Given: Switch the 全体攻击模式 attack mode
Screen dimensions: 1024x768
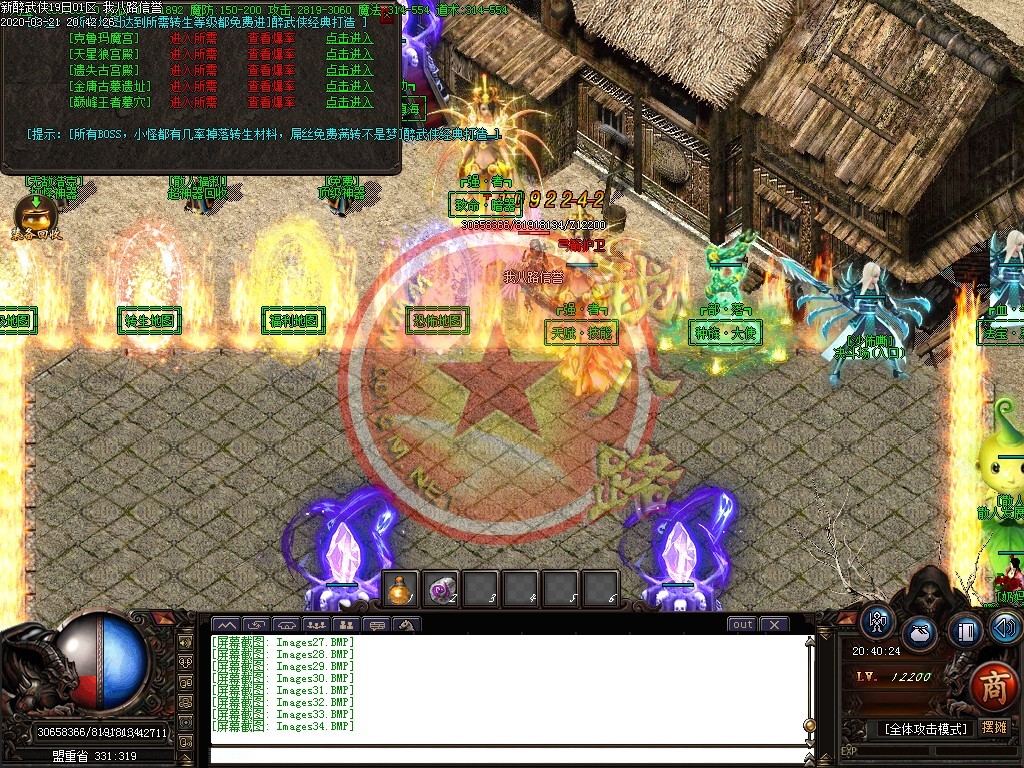Looking at the screenshot, I should [925, 729].
